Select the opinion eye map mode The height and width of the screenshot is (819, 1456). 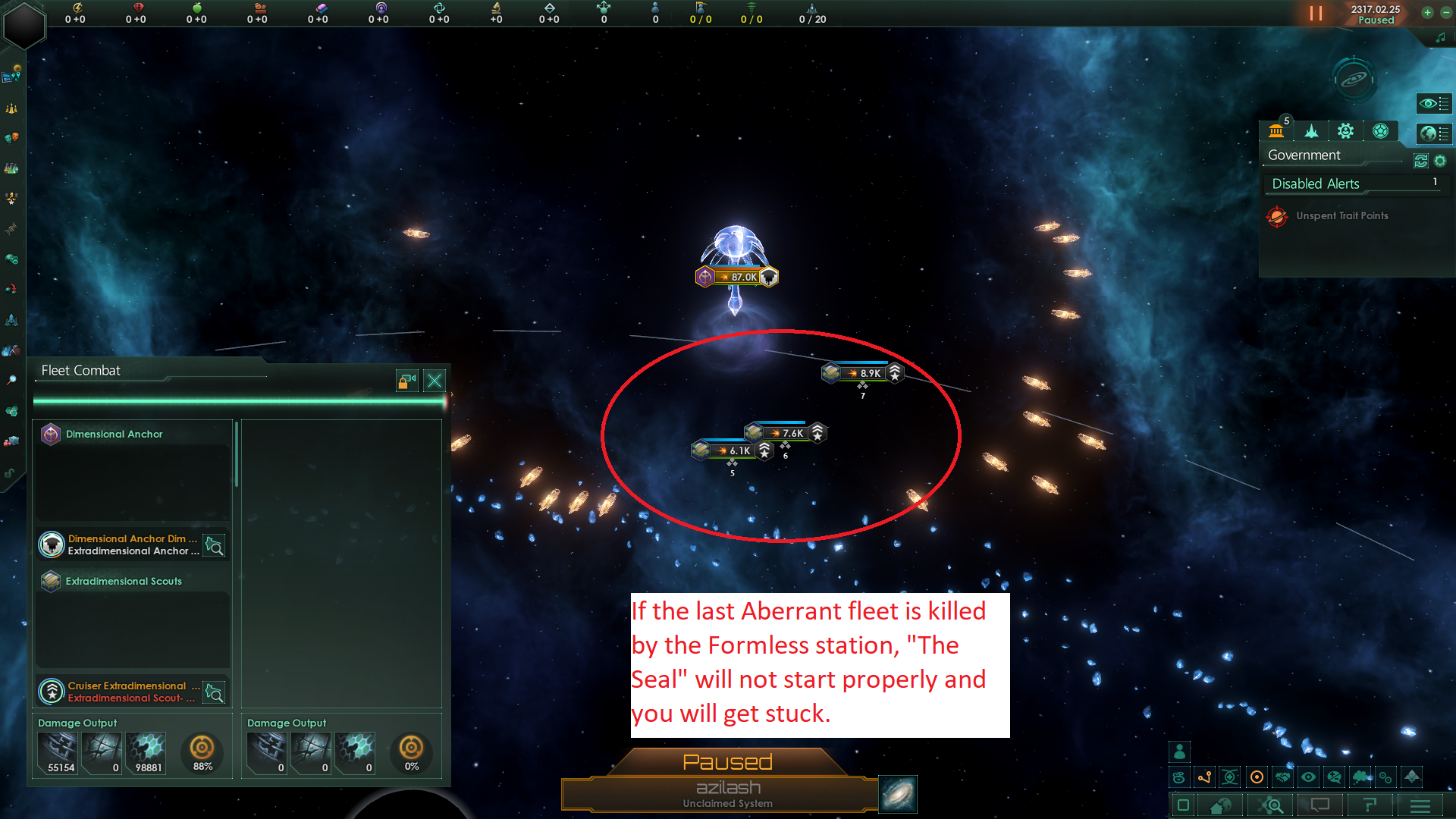pyautogui.click(x=1310, y=777)
